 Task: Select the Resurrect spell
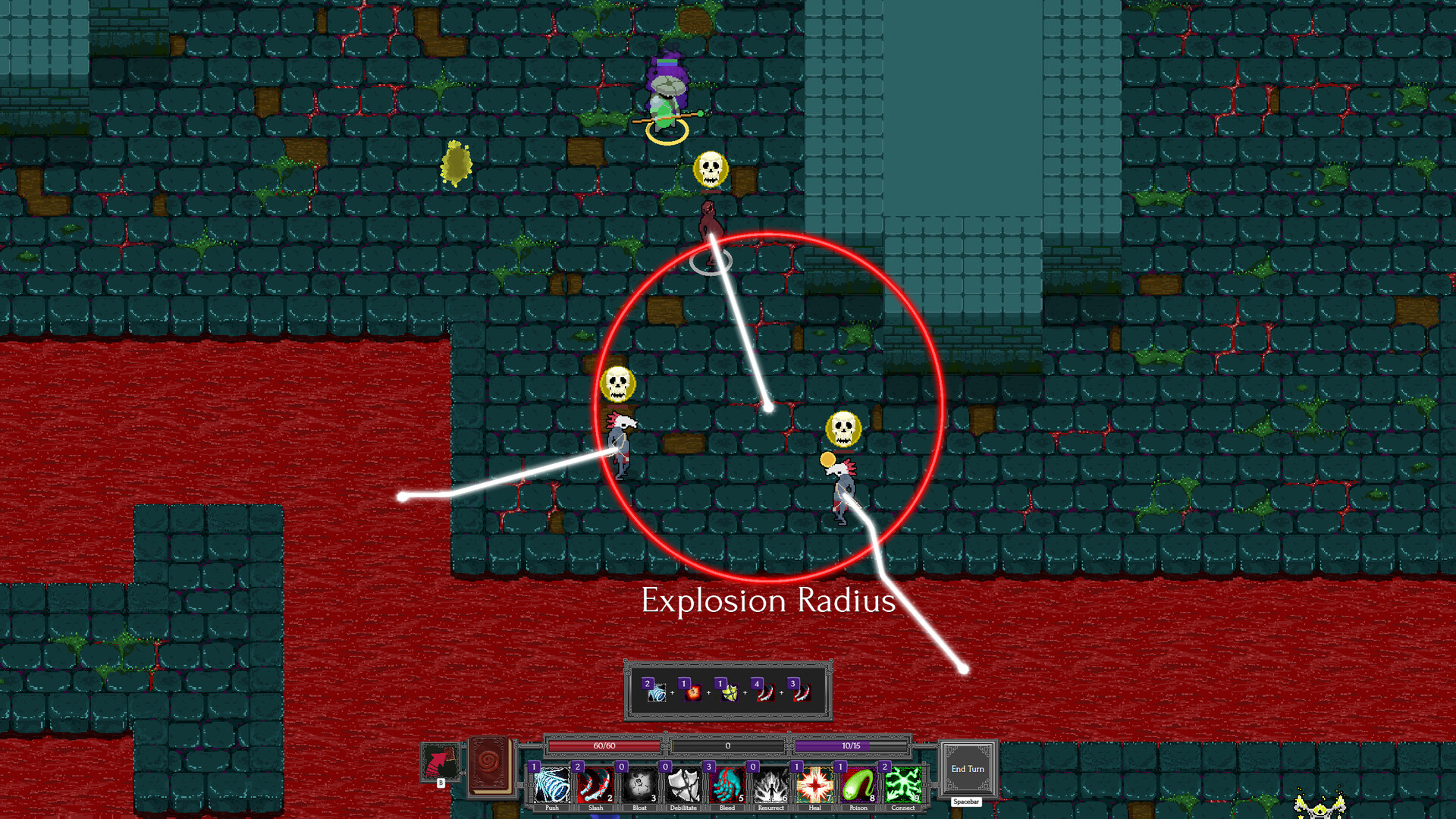tap(770, 785)
